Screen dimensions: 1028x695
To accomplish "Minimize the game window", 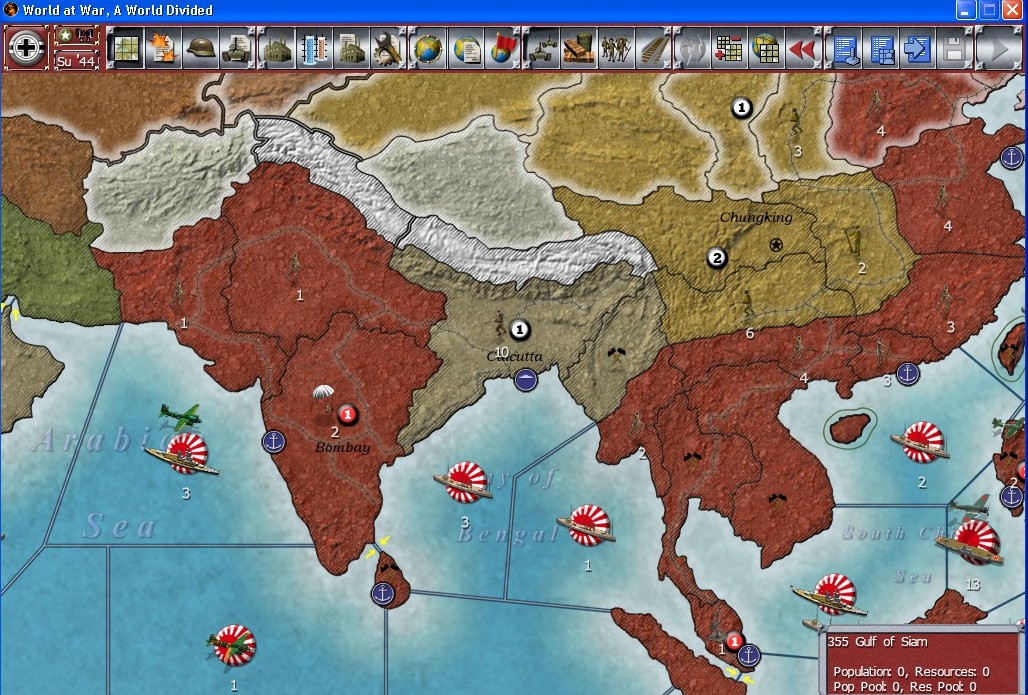I will point(966,11).
